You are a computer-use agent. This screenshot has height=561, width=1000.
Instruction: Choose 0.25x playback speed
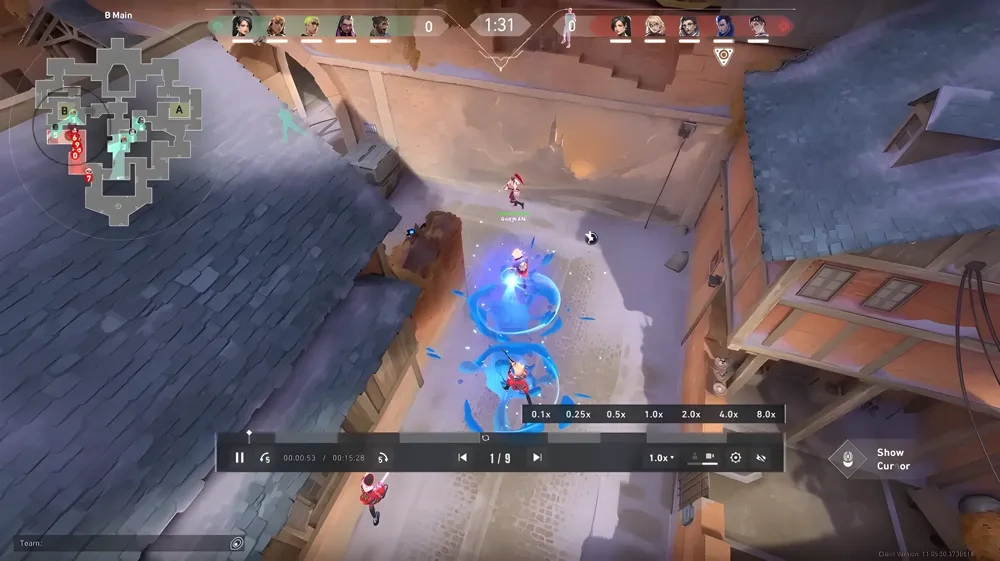[577, 414]
